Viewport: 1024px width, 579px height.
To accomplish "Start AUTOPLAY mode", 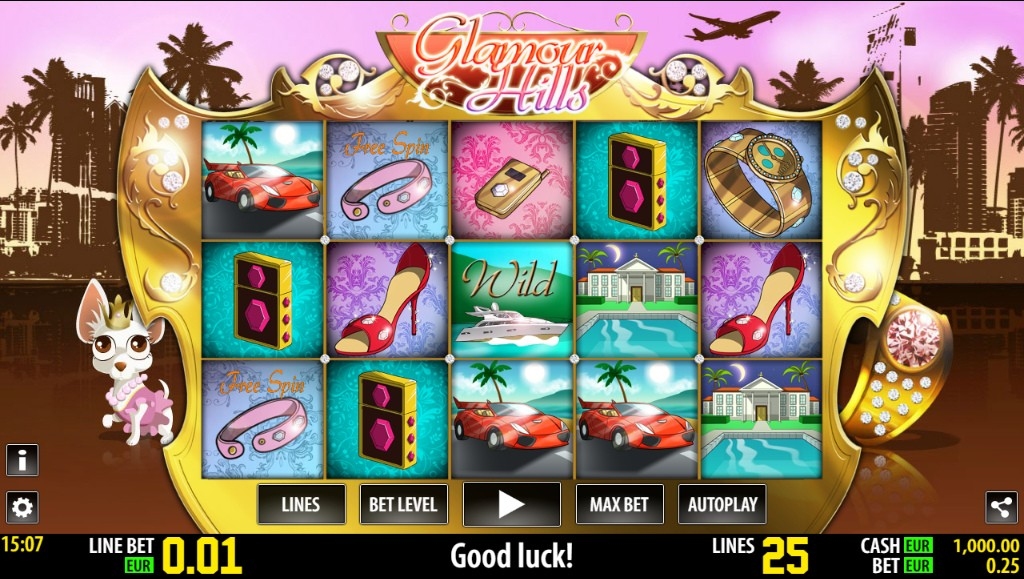I will [x=722, y=504].
